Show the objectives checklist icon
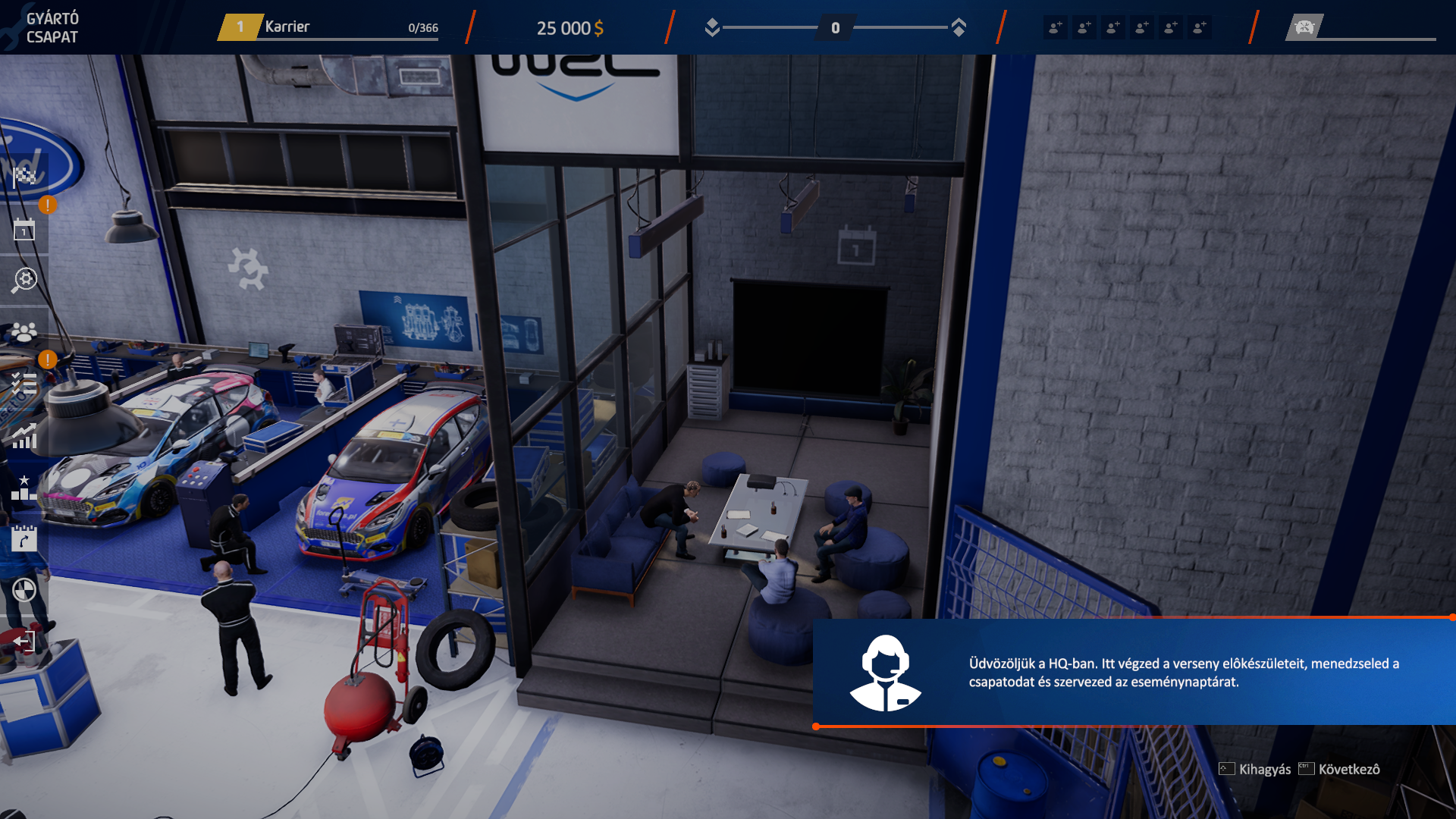 24,383
